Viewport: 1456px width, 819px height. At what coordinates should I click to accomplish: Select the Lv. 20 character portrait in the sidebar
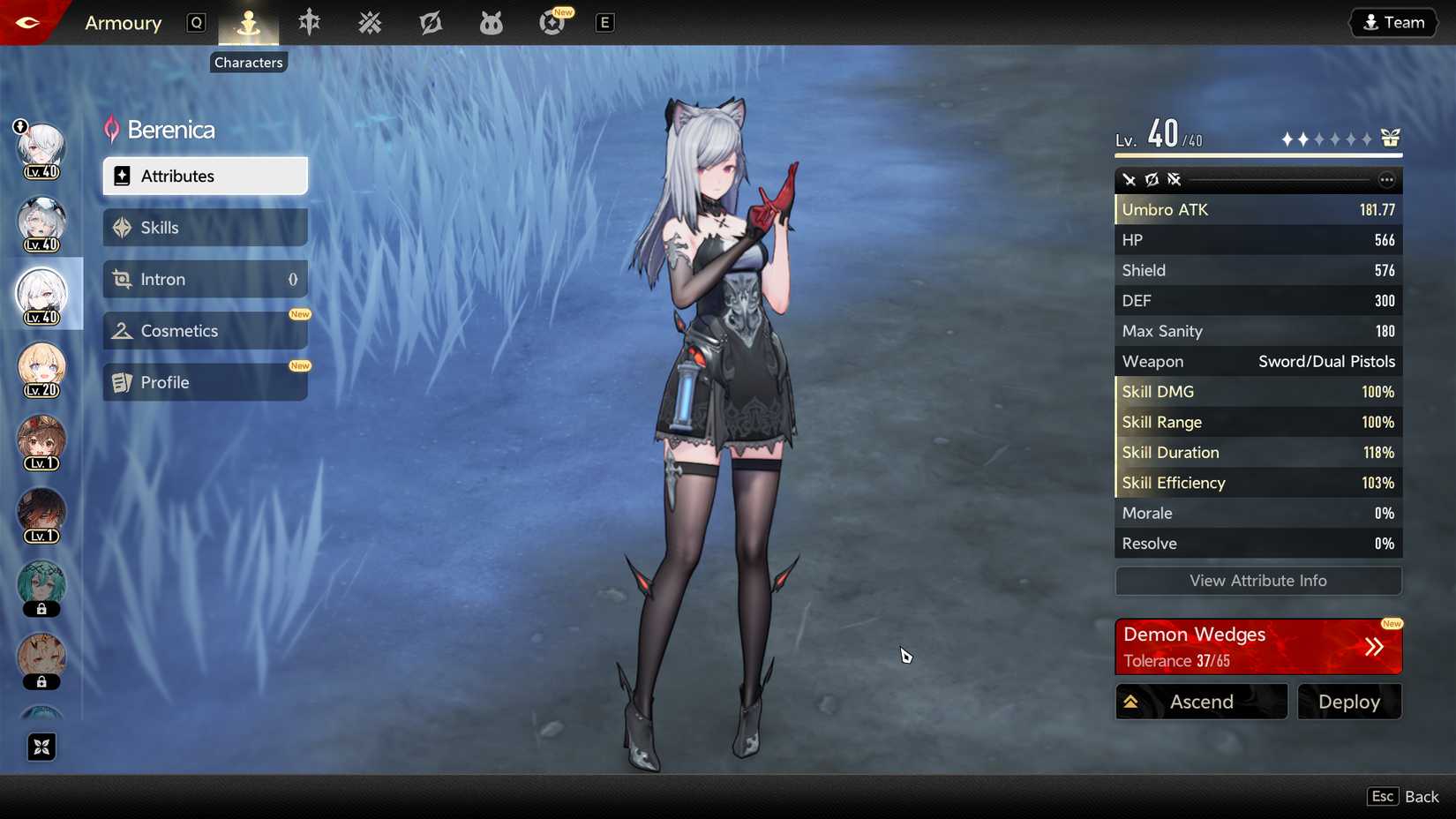click(x=41, y=369)
